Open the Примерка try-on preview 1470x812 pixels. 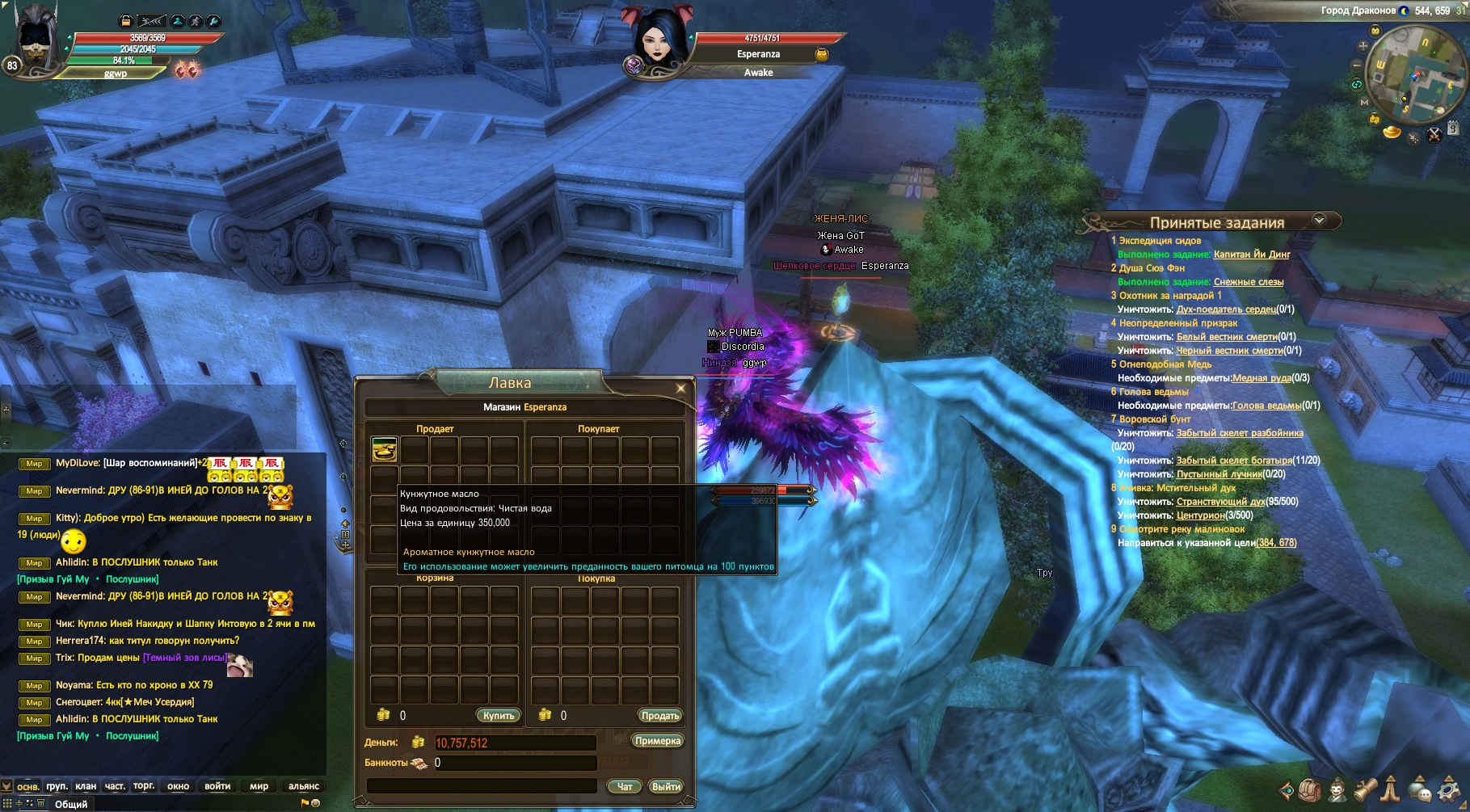(x=658, y=741)
